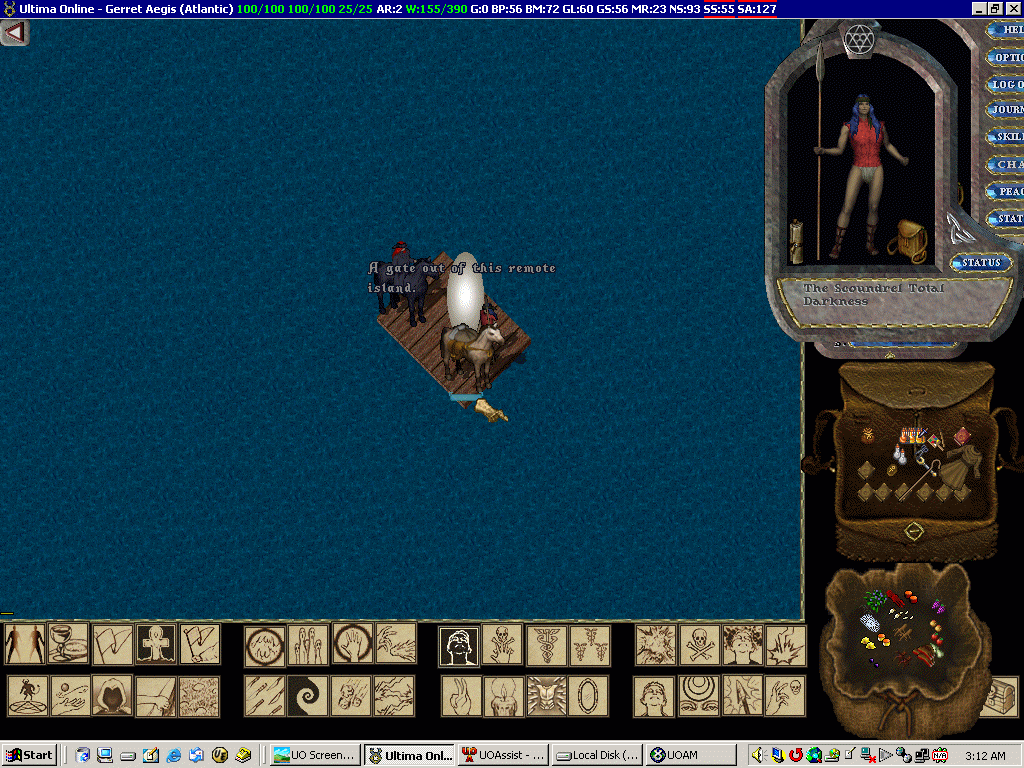Image resolution: width=1024 pixels, height=768 pixels.
Task: Click the scroll icon on the paperdoll
Action: (x=797, y=242)
